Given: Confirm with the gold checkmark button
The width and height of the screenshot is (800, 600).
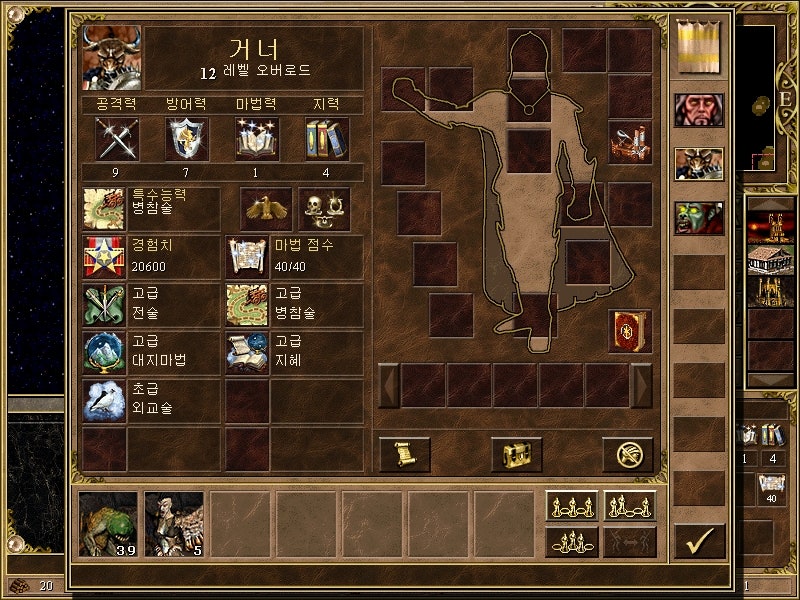Looking at the screenshot, I should point(699,540).
